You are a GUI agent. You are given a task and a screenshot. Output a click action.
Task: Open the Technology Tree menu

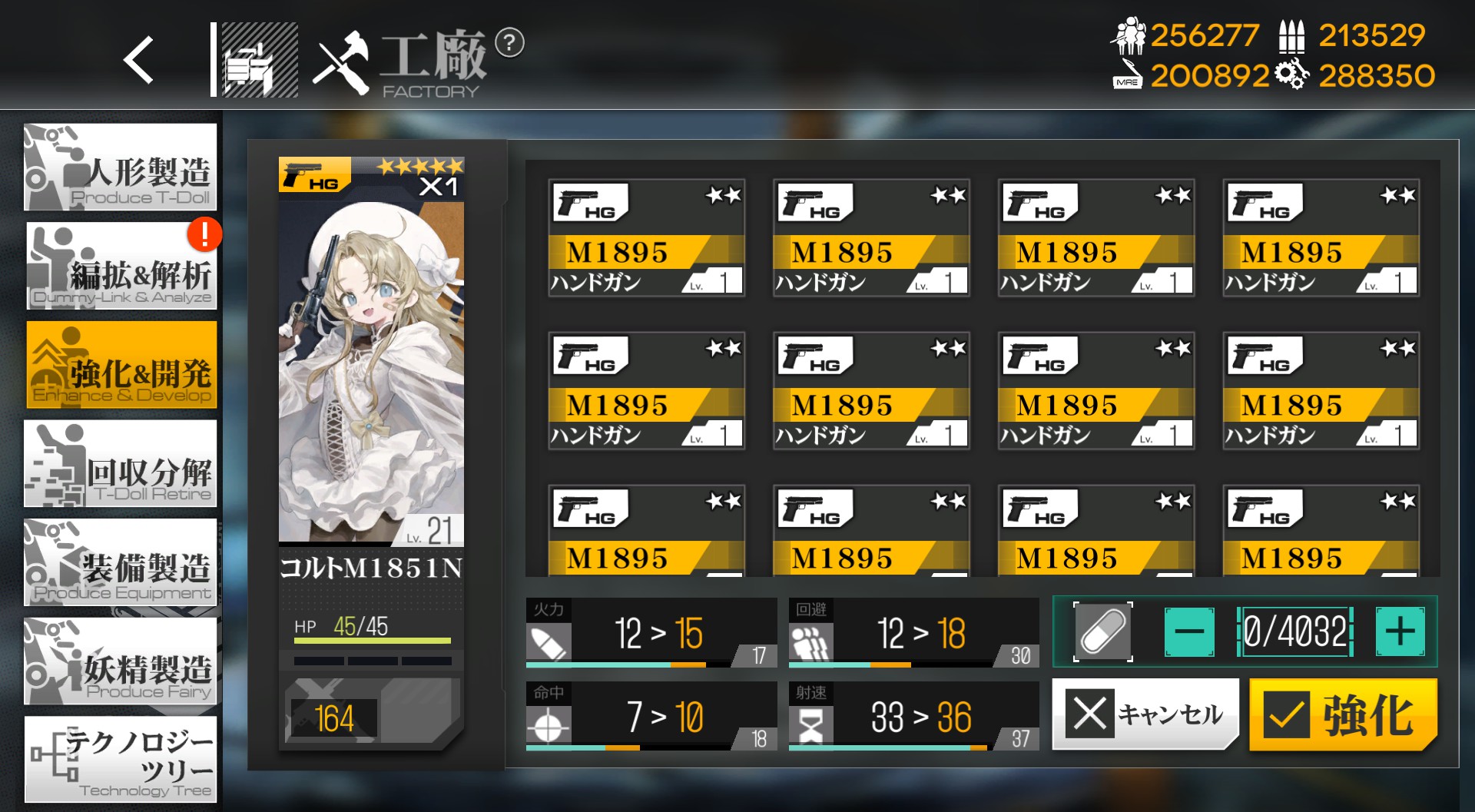pyautogui.click(x=121, y=760)
